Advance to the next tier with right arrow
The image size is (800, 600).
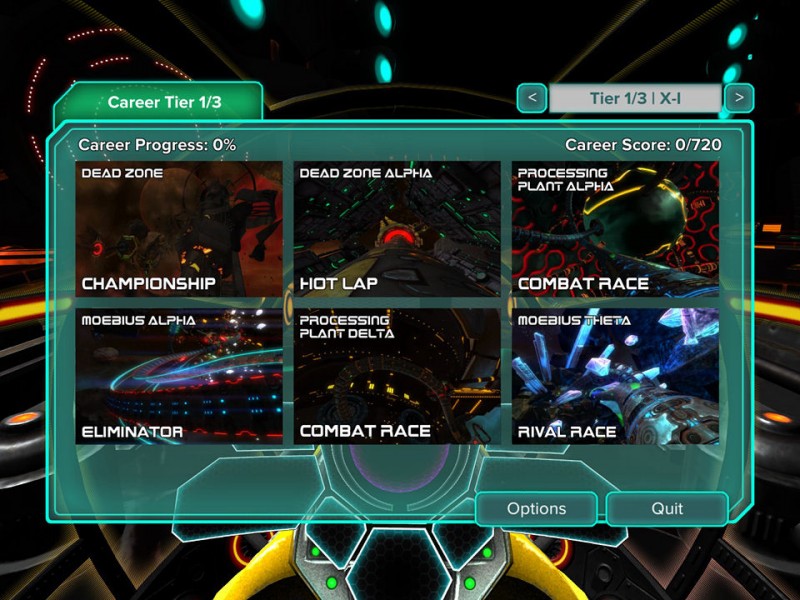click(739, 98)
